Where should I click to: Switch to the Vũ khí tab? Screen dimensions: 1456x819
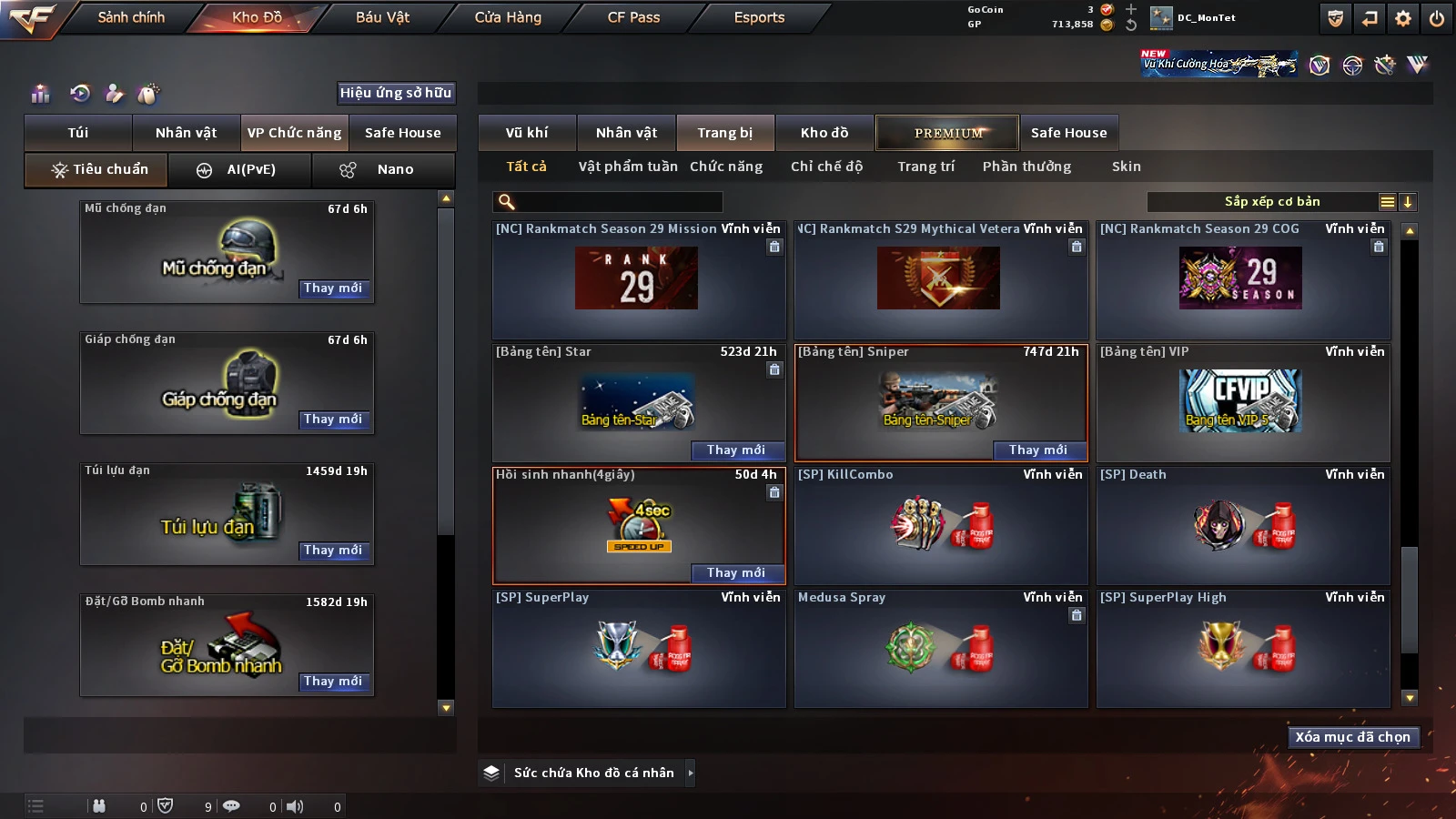(527, 133)
